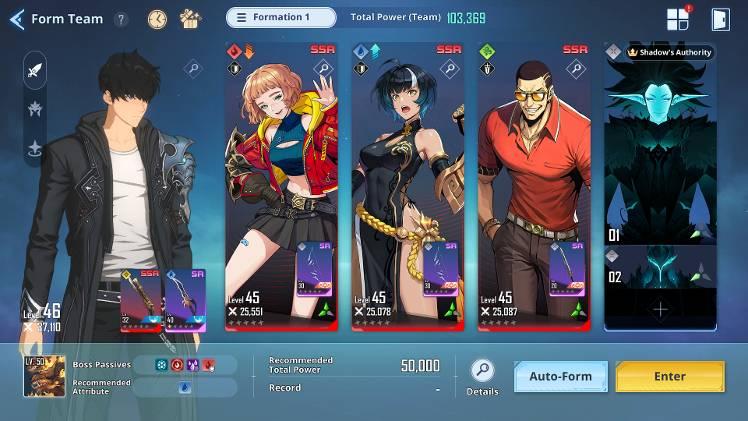Open the main character's SSR weapon slot

tap(141, 298)
